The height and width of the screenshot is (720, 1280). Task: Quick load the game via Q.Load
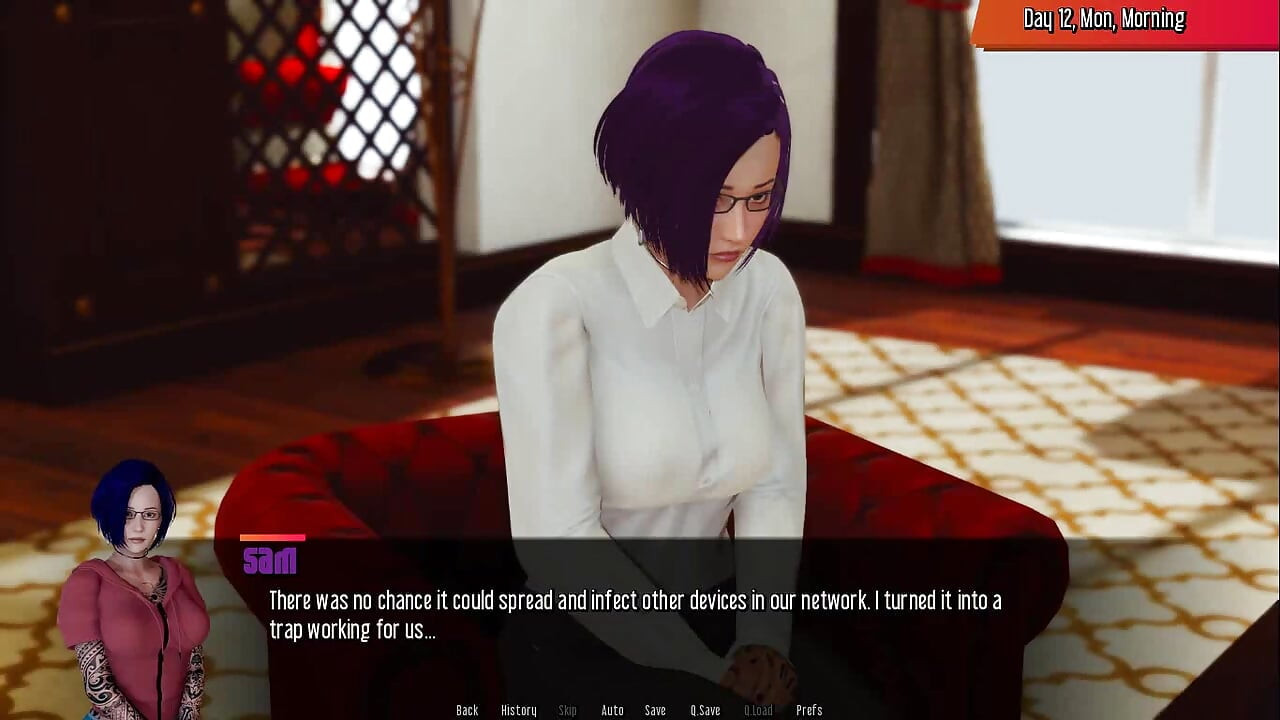[758, 709]
